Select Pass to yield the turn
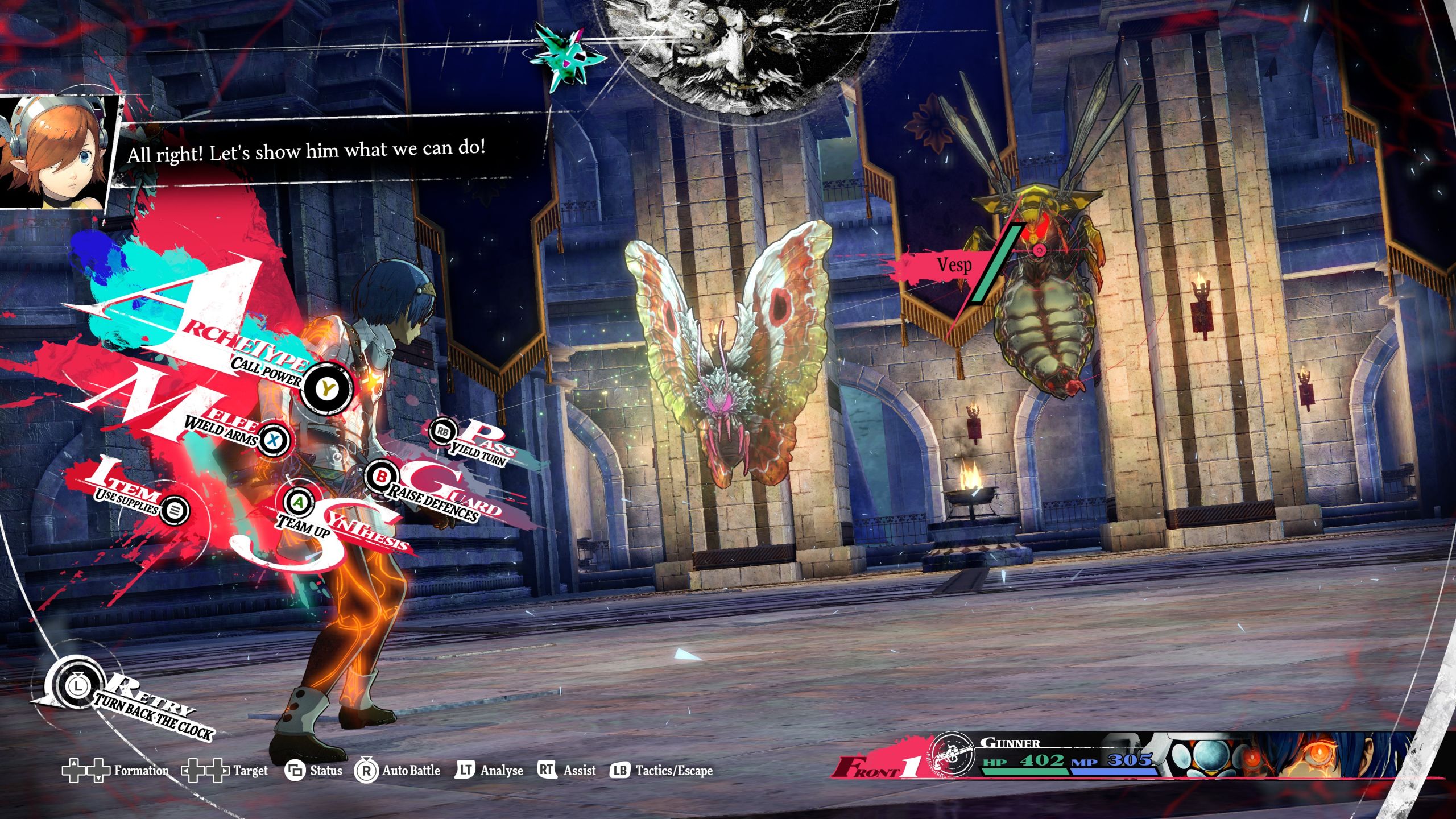 [443, 432]
